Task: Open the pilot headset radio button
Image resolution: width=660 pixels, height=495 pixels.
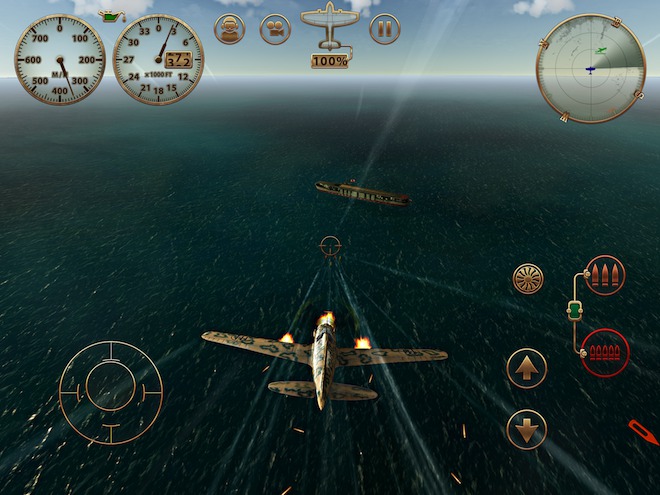Action: tap(230, 29)
